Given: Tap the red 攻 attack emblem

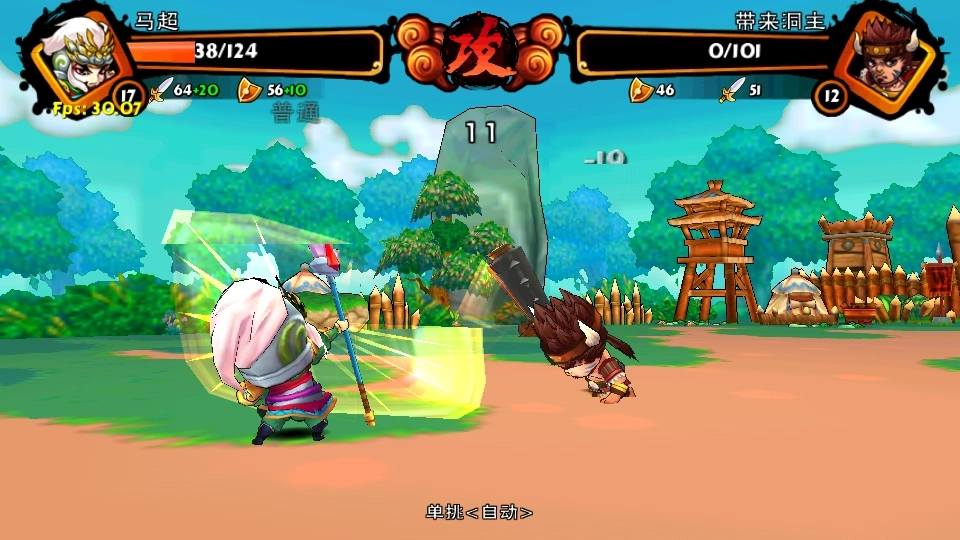Looking at the screenshot, I should [x=479, y=47].
